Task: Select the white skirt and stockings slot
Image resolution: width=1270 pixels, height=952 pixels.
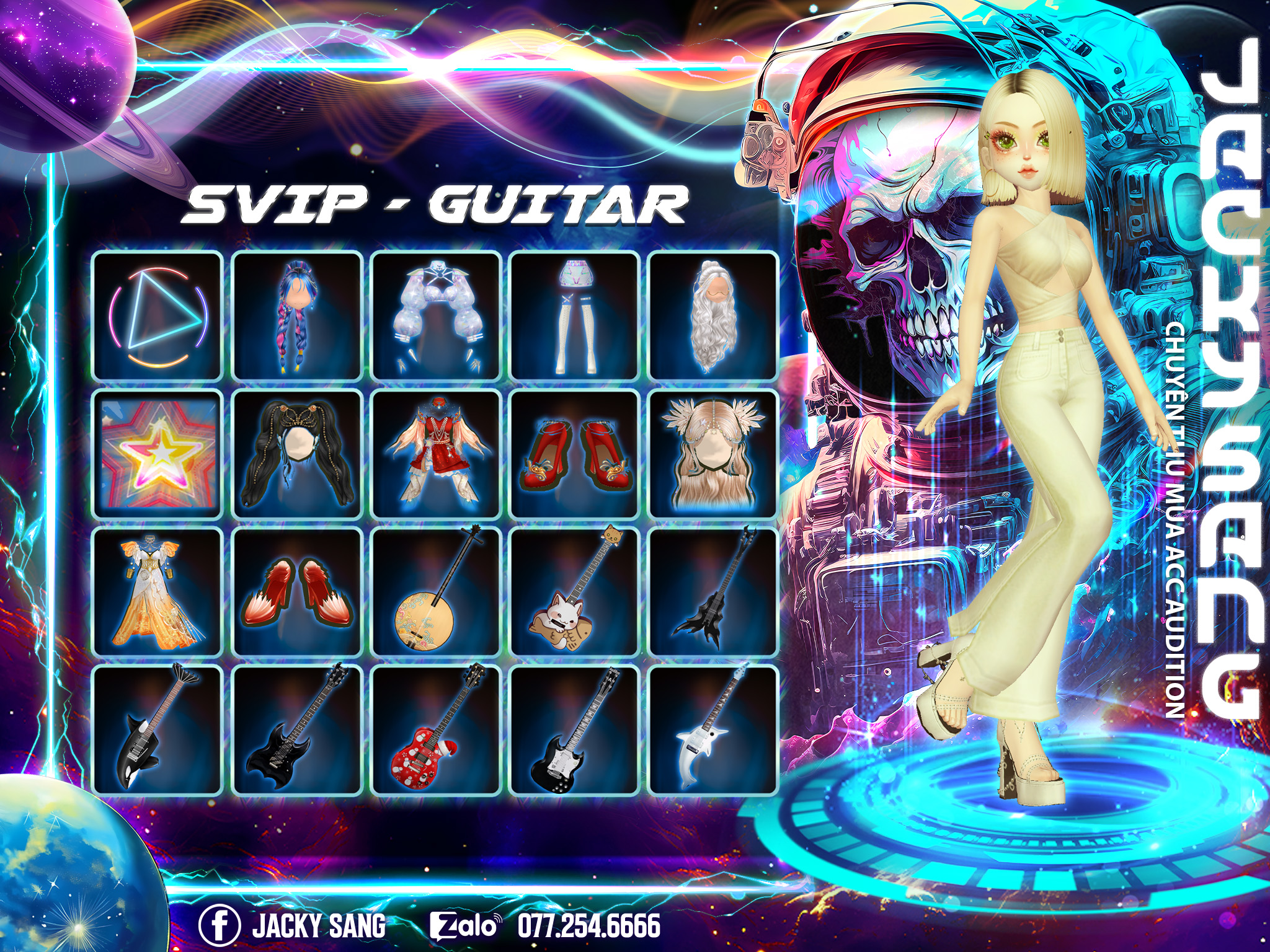Action: [575, 315]
